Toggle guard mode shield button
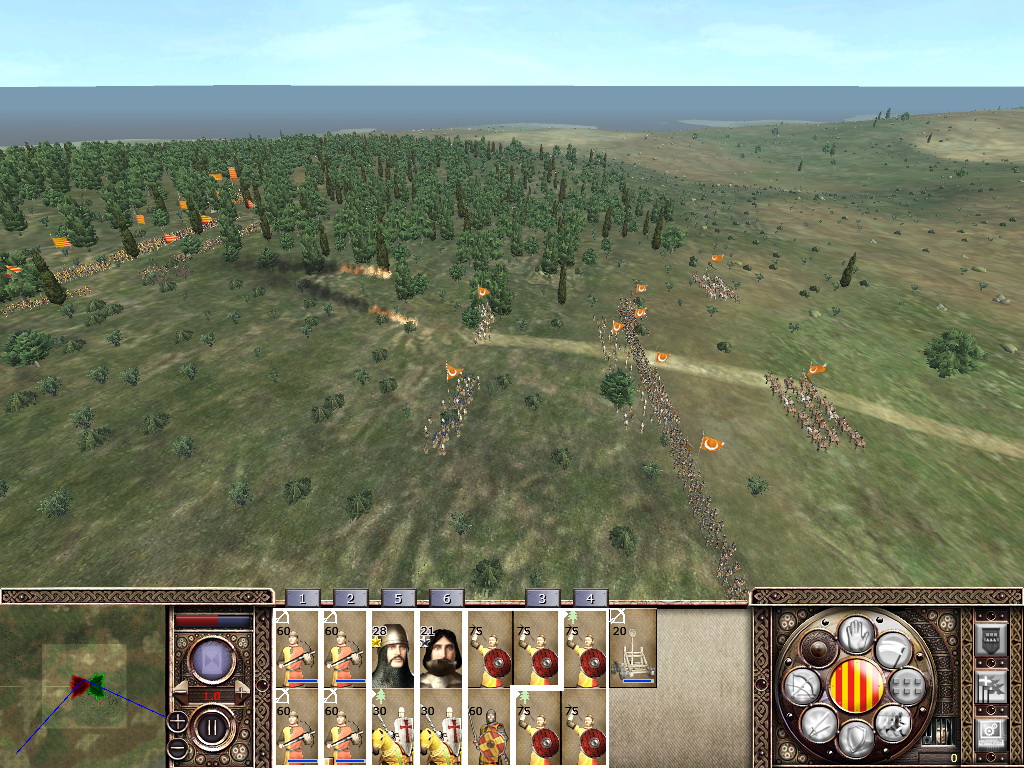Viewport: 1024px width, 768px height. click(x=857, y=738)
